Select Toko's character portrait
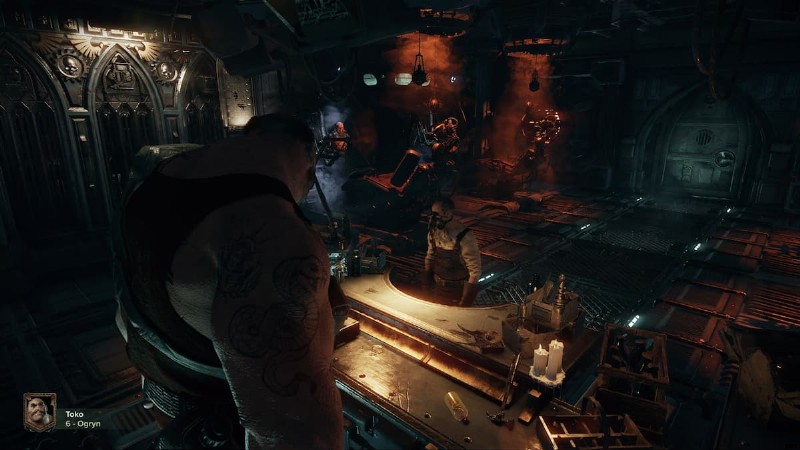The image size is (800, 450). pos(39,412)
